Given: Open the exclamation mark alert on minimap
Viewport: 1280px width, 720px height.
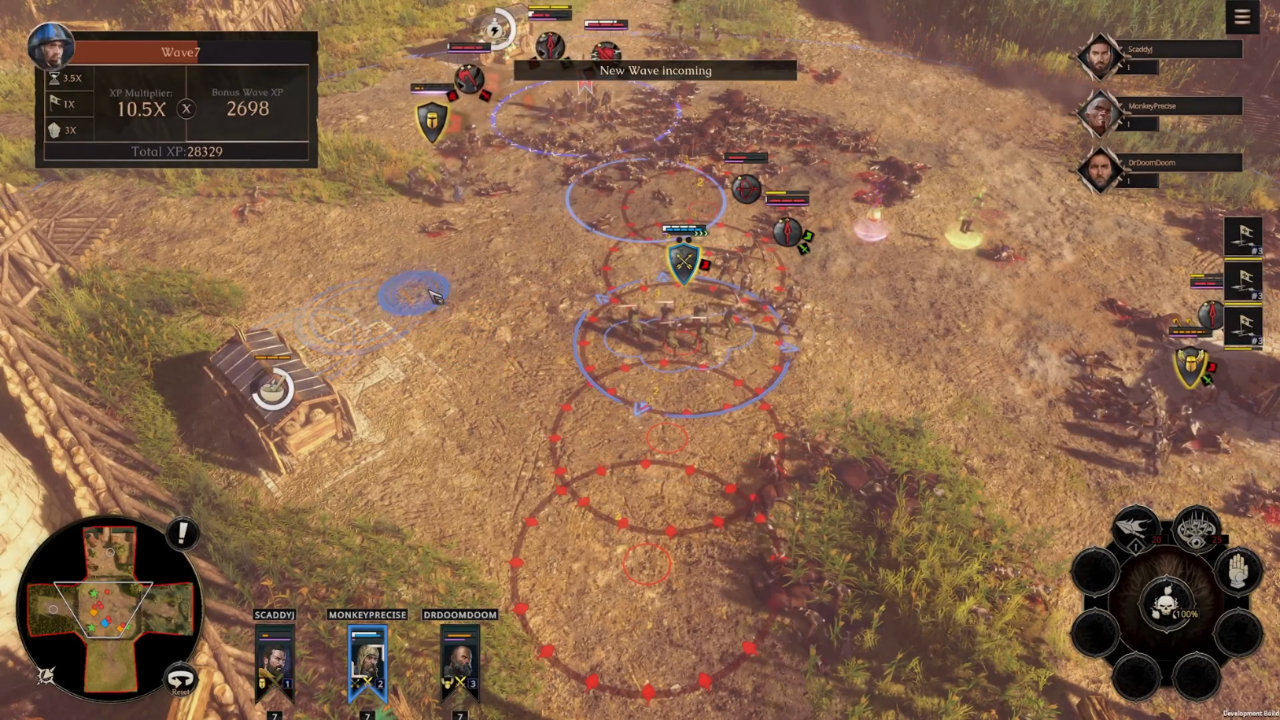Looking at the screenshot, I should 182,533.
